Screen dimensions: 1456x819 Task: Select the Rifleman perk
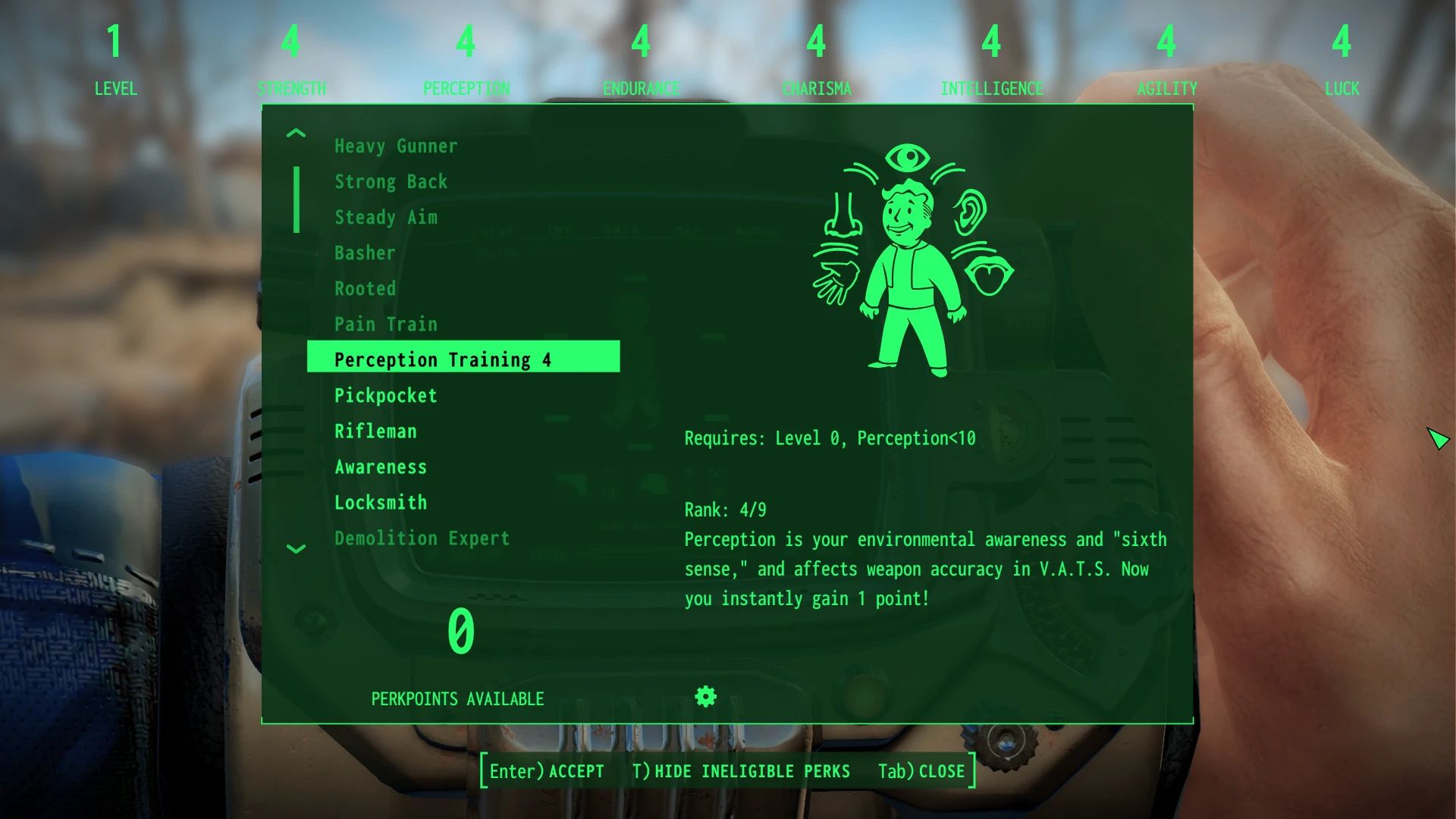click(375, 431)
